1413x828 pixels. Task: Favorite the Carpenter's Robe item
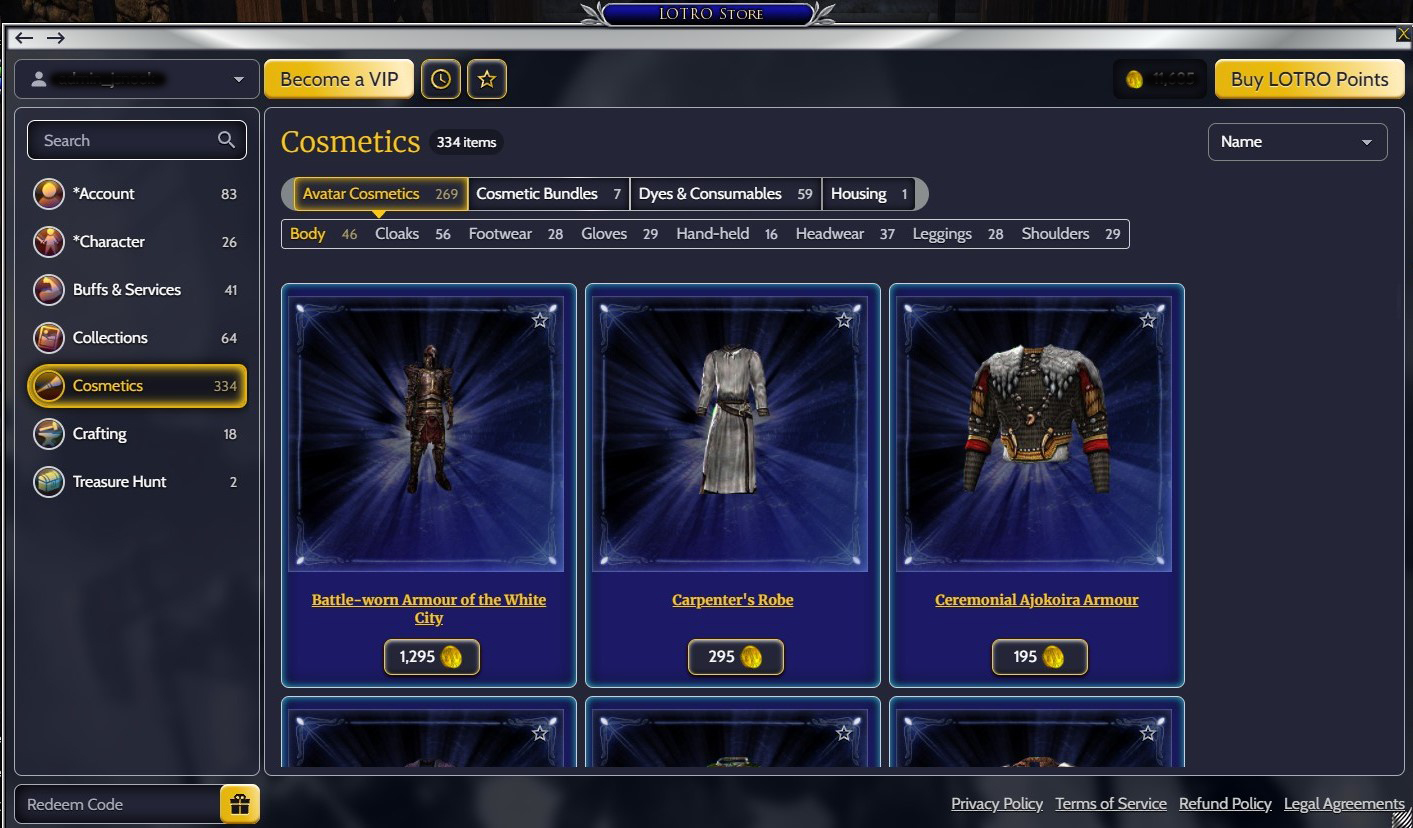tap(843, 318)
